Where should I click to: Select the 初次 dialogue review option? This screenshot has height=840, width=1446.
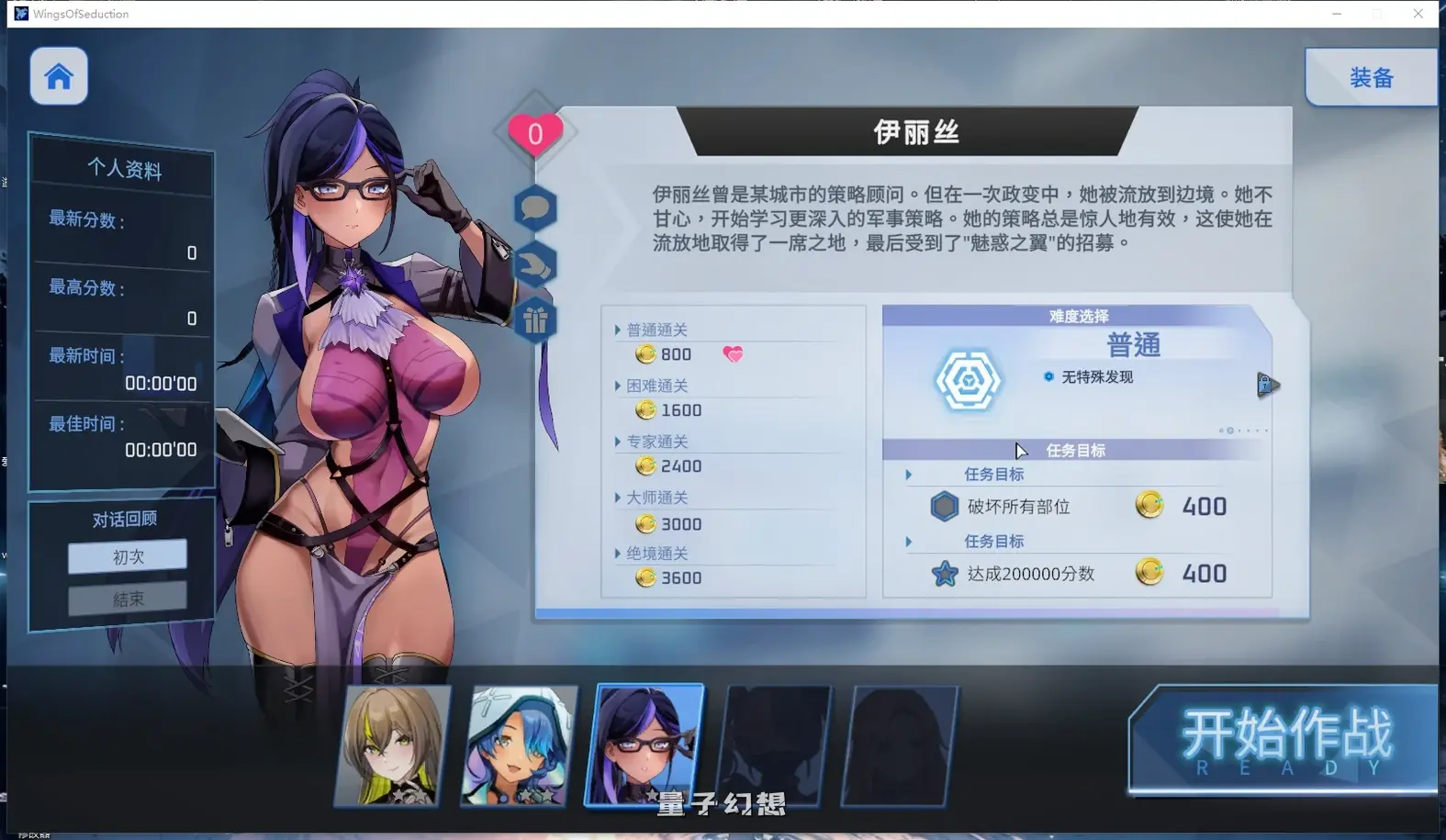[x=127, y=556]
